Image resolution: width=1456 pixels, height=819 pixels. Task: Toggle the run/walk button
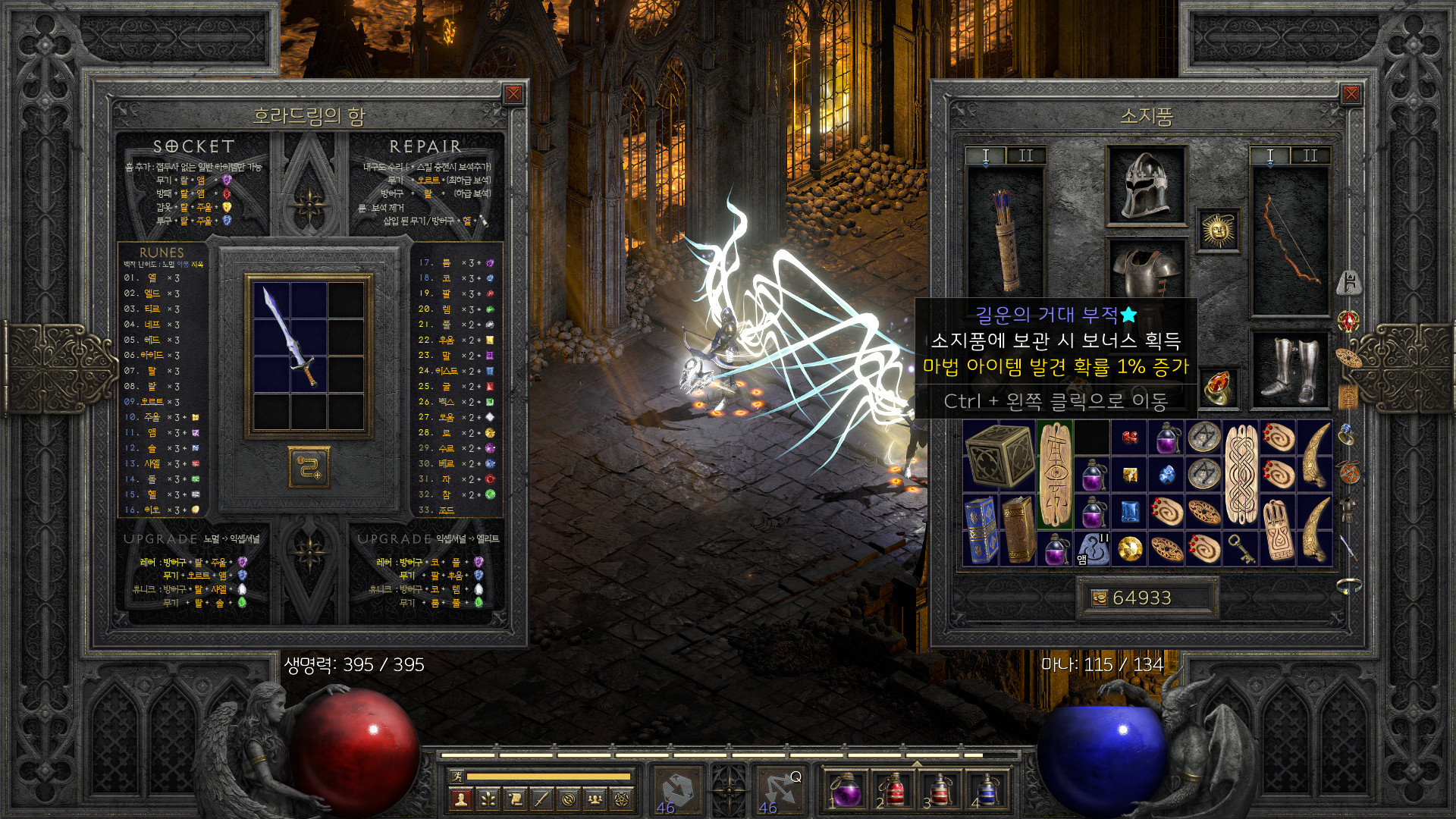click(456, 776)
